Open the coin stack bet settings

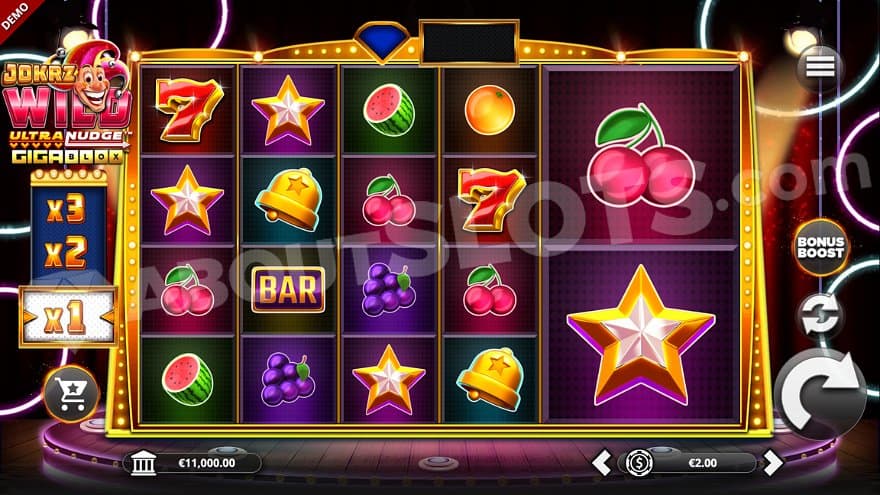coord(639,462)
